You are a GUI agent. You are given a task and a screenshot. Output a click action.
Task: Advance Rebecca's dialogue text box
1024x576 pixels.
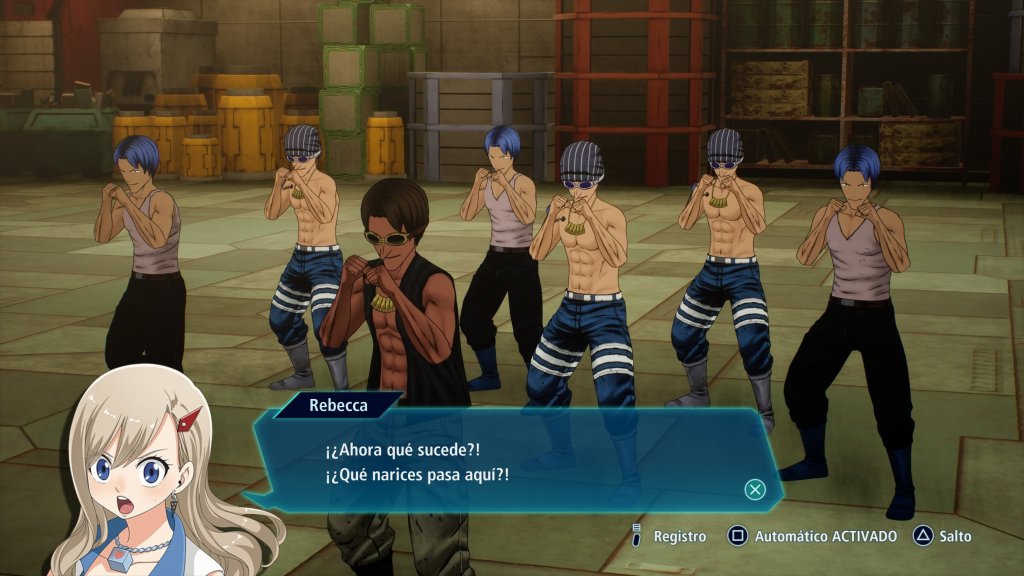point(755,489)
